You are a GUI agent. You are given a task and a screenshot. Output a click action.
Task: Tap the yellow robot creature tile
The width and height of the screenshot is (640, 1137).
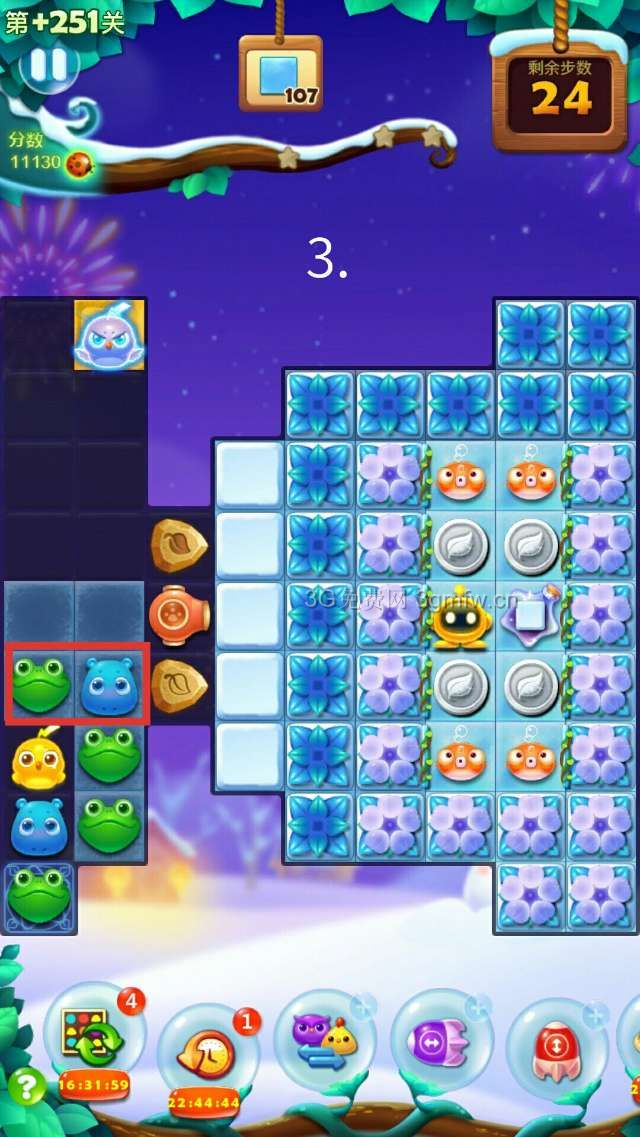coord(460,617)
